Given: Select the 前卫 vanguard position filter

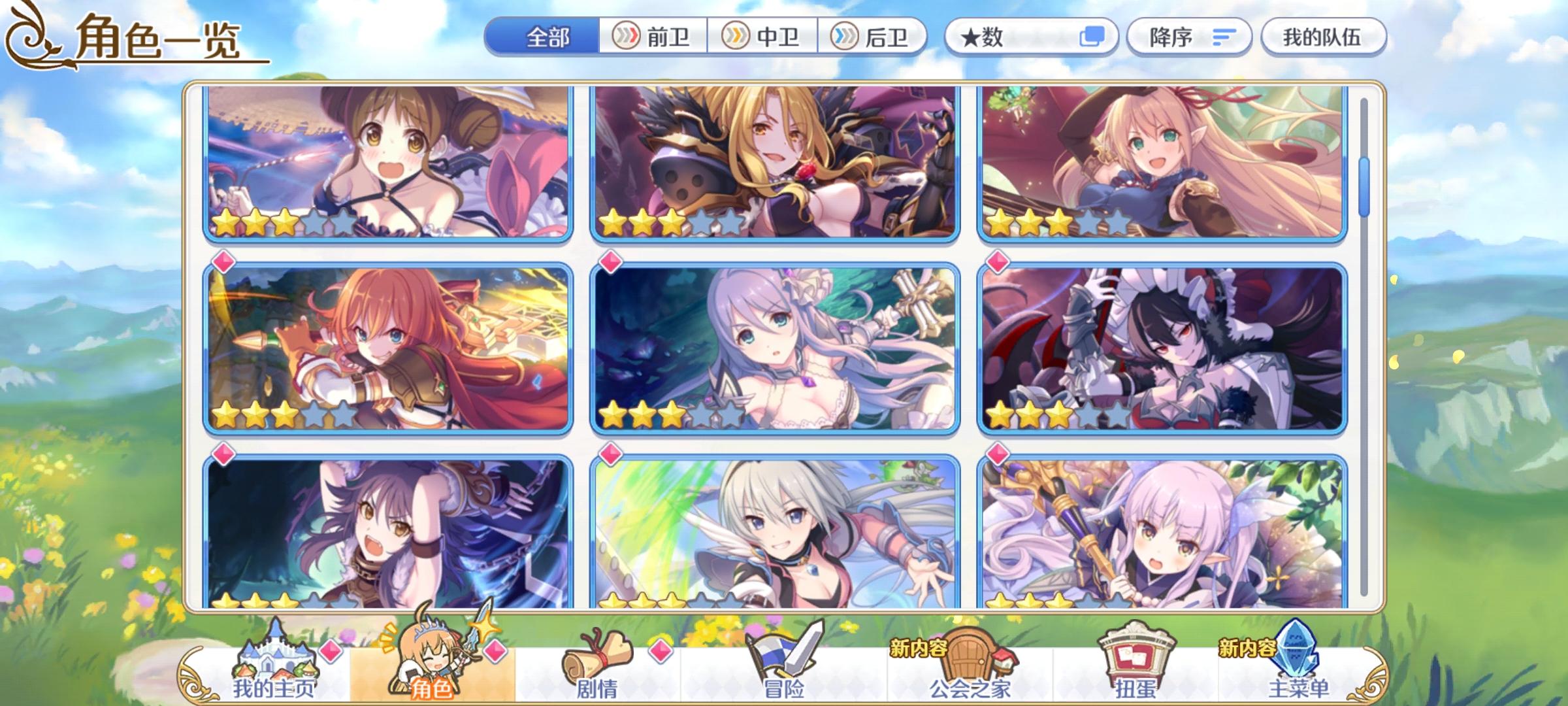Looking at the screenshot, I should (653, 38).
